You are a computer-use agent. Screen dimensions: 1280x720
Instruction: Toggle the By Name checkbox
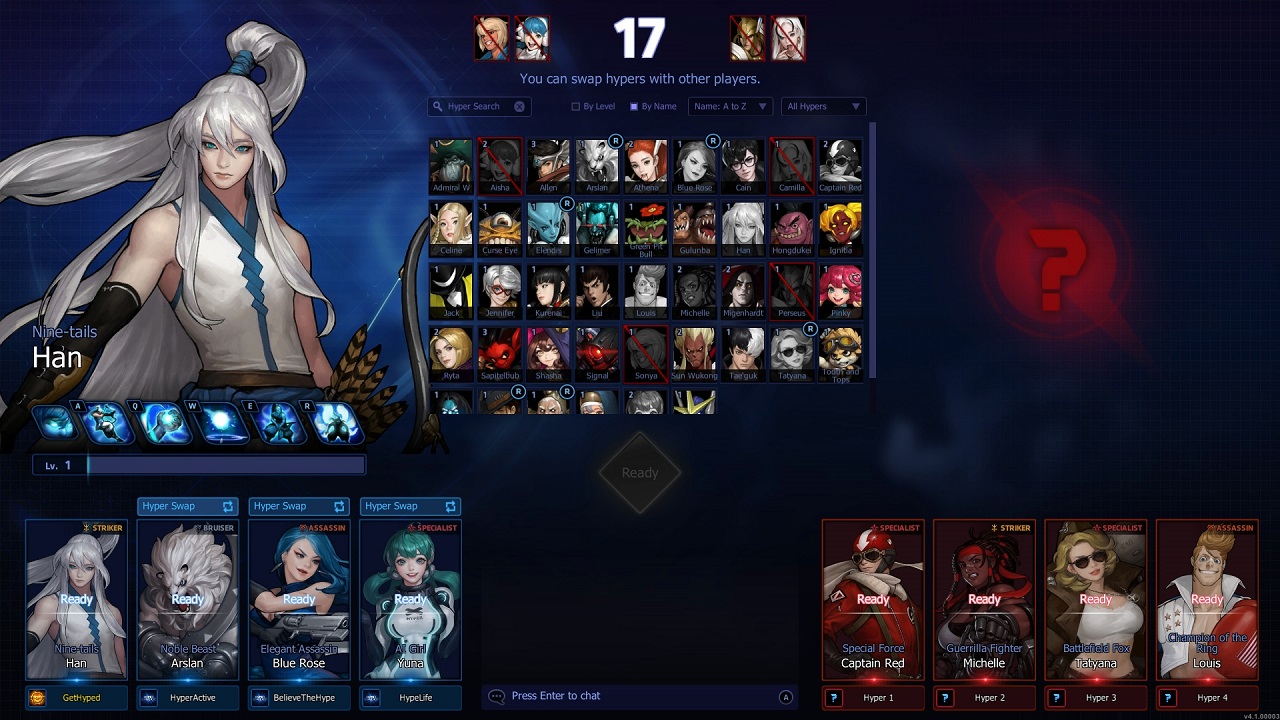[634, 106]
